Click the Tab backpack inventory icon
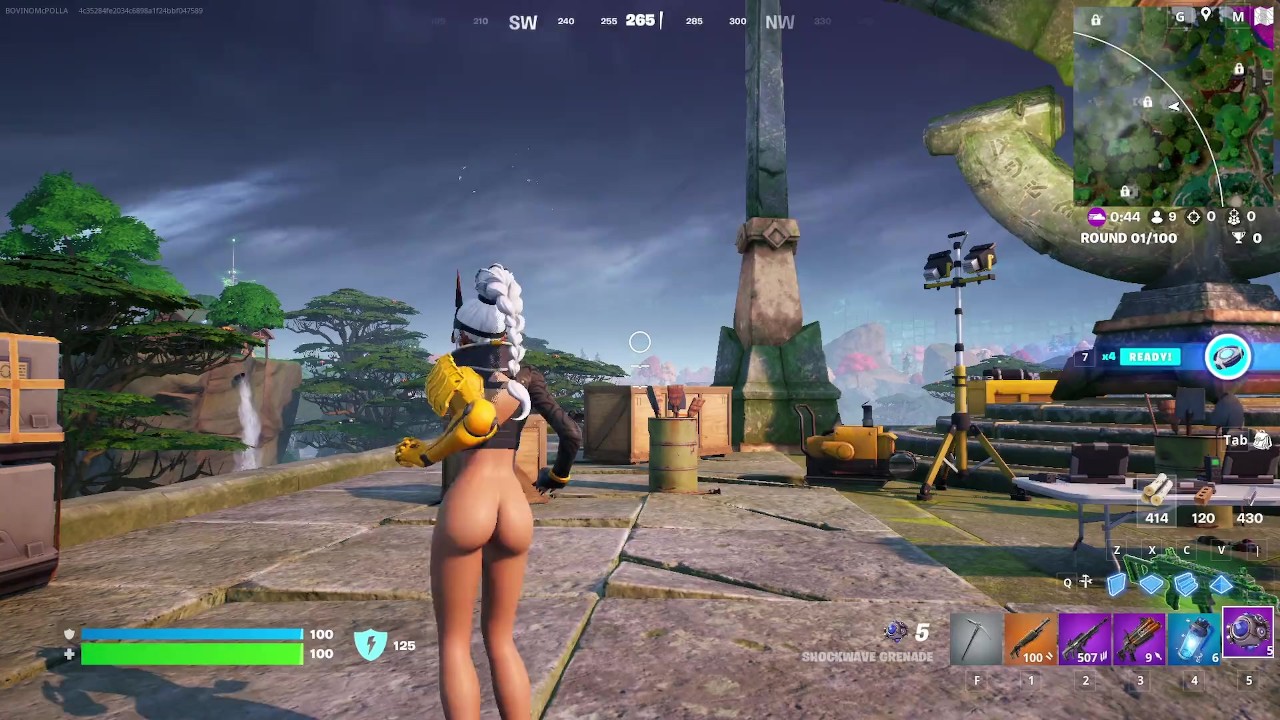 point(1254,440)
